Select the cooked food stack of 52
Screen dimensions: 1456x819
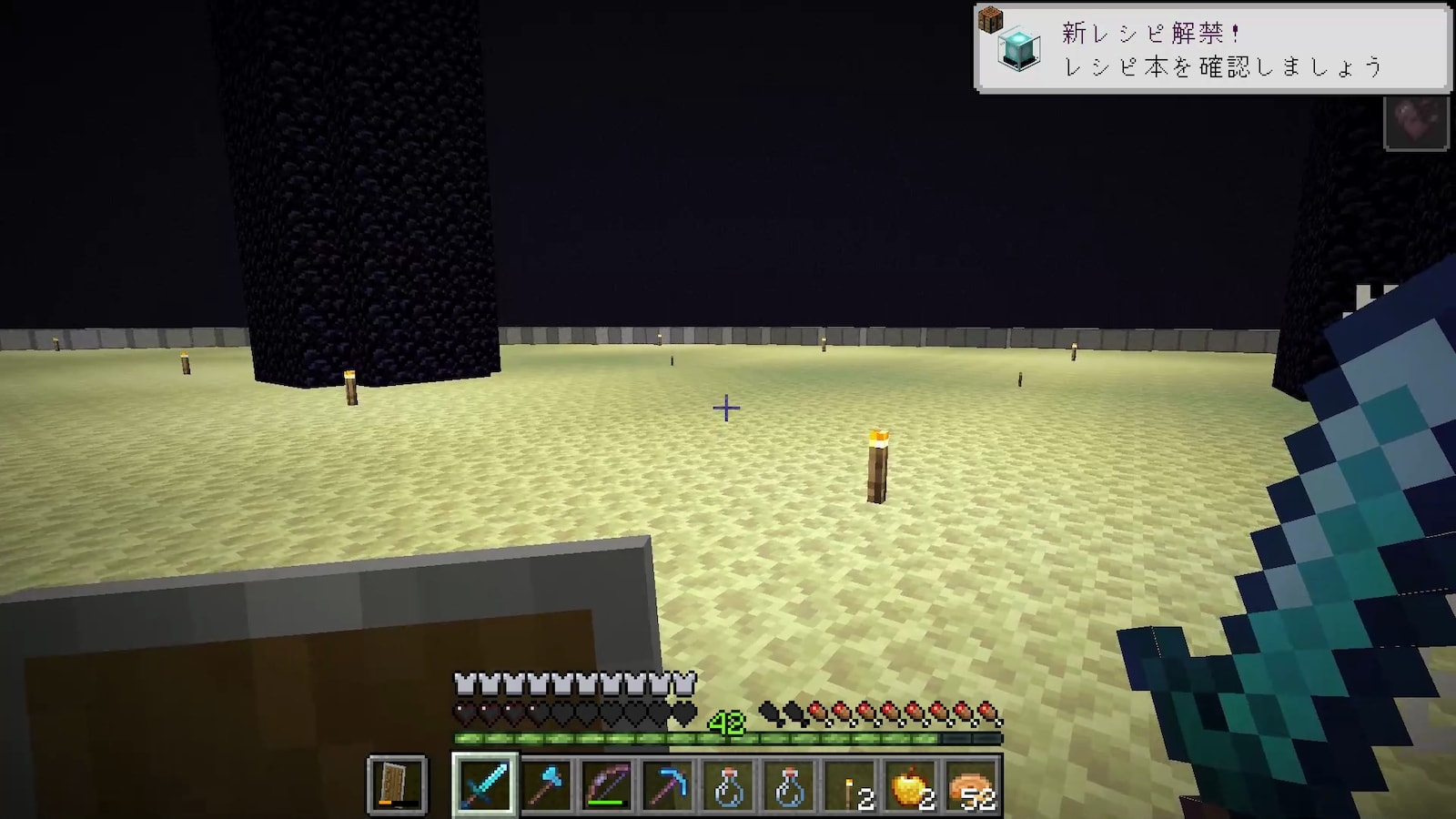(x=973, y=784)
